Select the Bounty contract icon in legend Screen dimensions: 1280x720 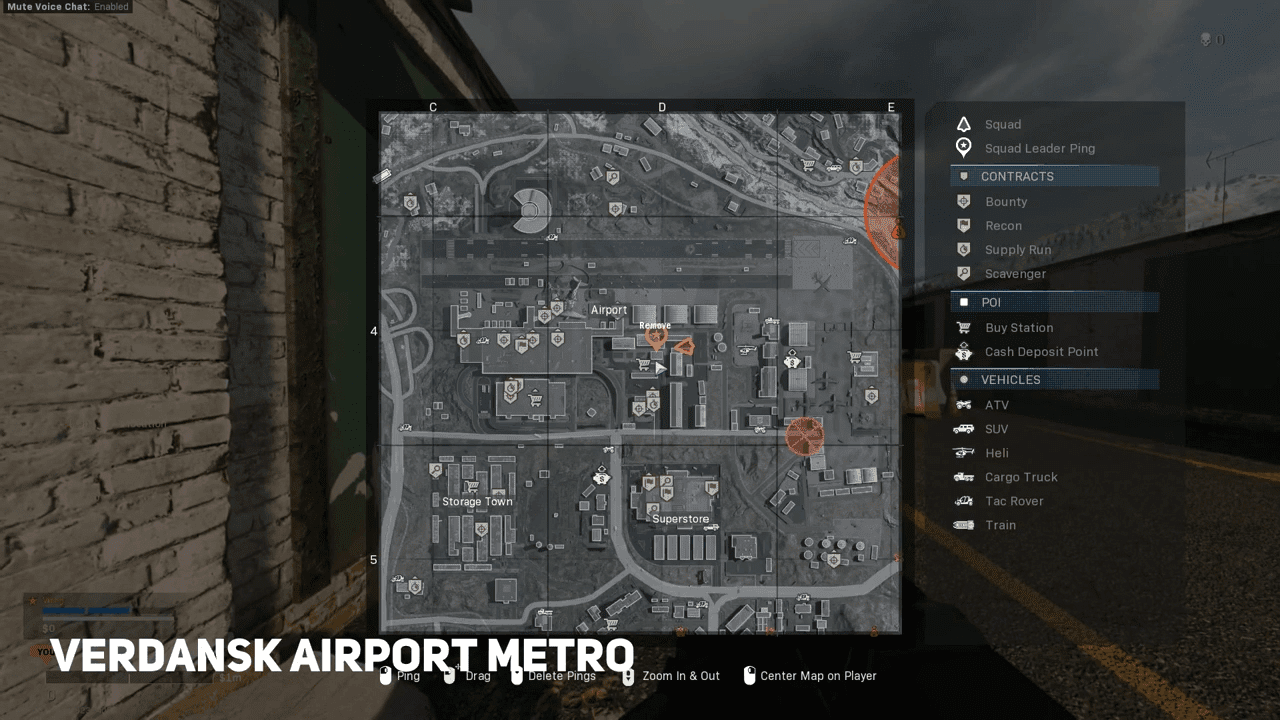point(963,201)
